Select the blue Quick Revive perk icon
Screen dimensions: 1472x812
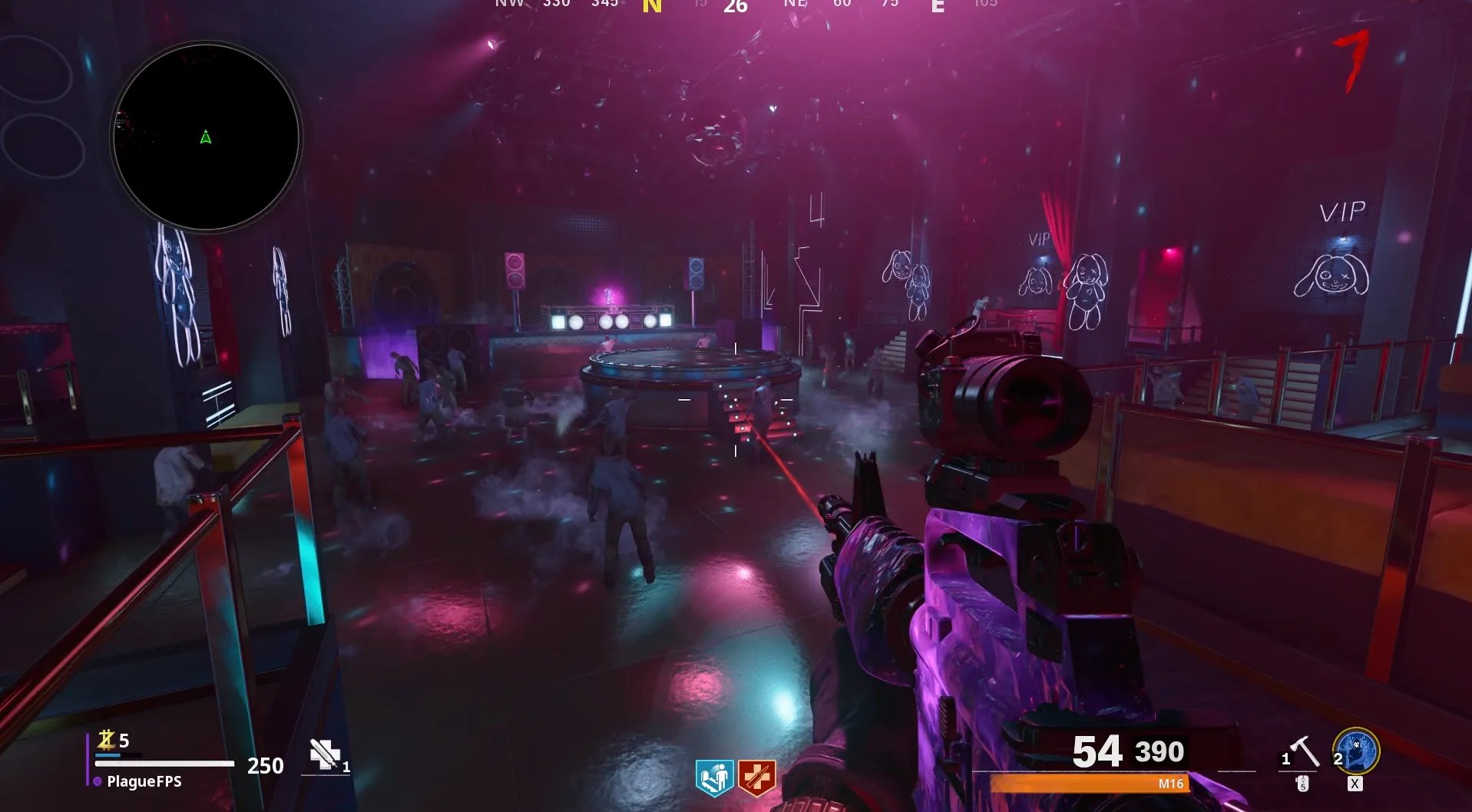tap(715, 778)
